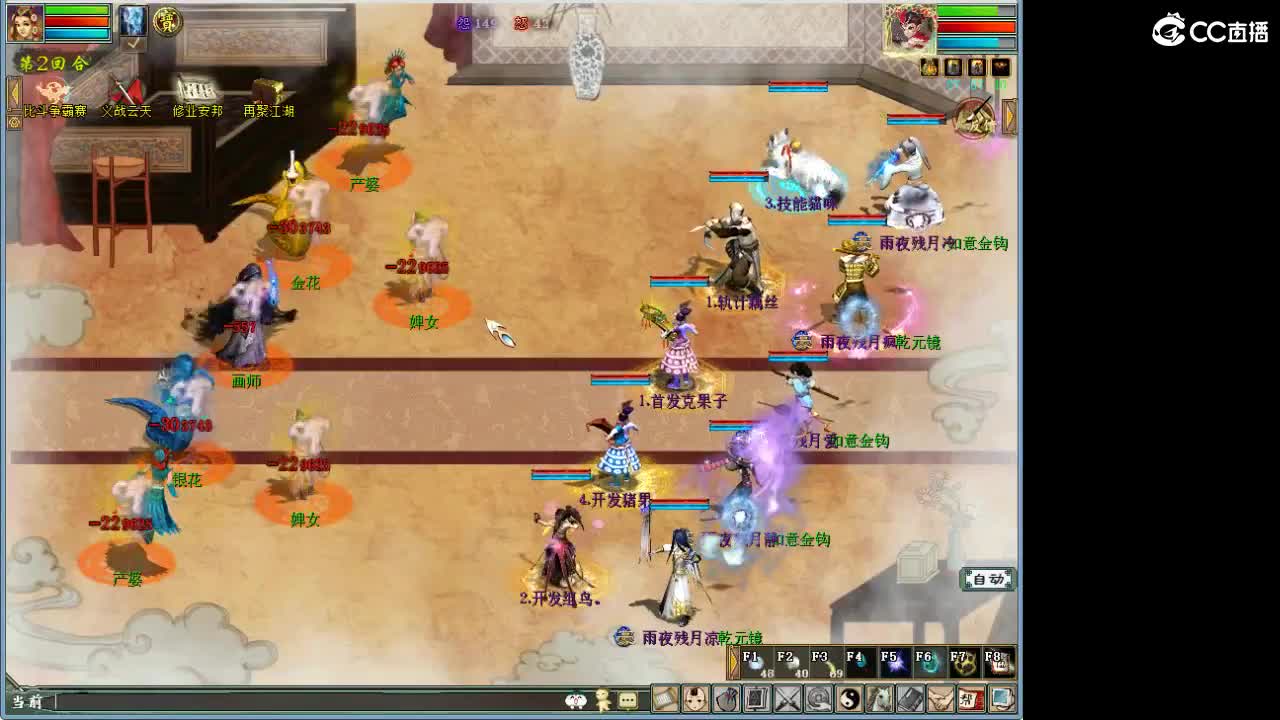Collapse the right-side quick panel with its arrow

[1008, 115]
